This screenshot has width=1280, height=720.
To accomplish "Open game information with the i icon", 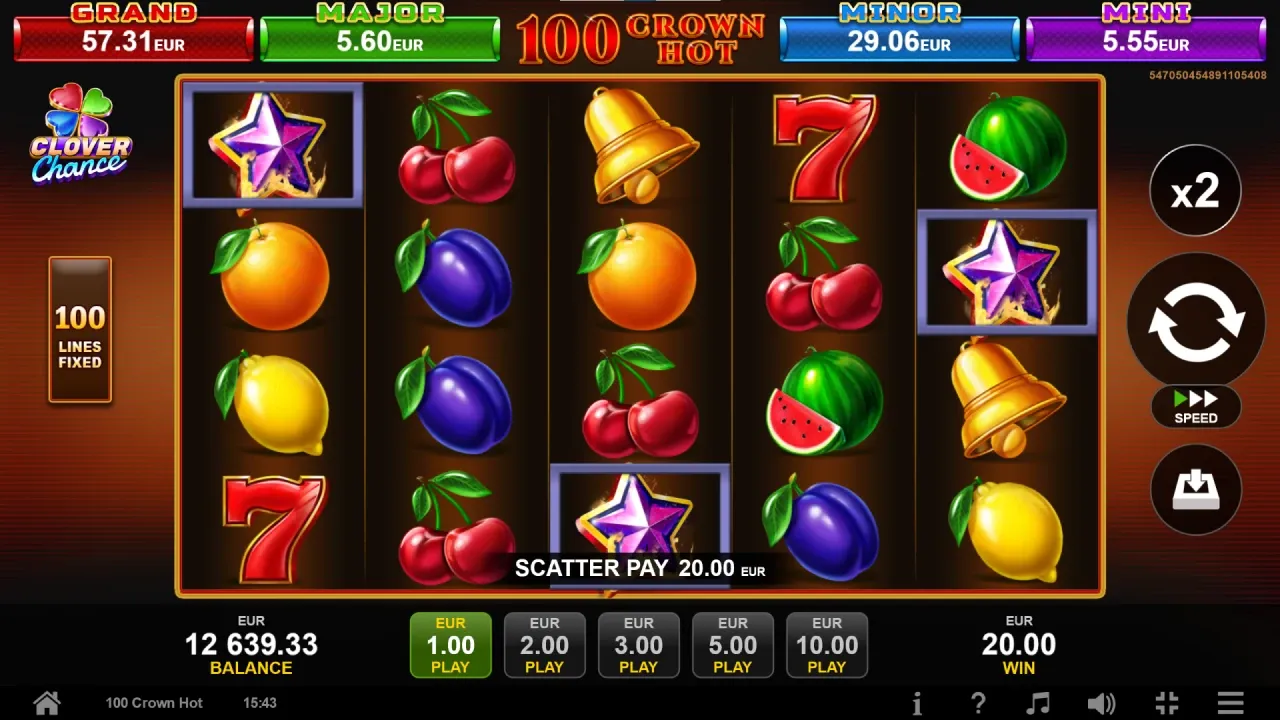I will pos(916,702).
